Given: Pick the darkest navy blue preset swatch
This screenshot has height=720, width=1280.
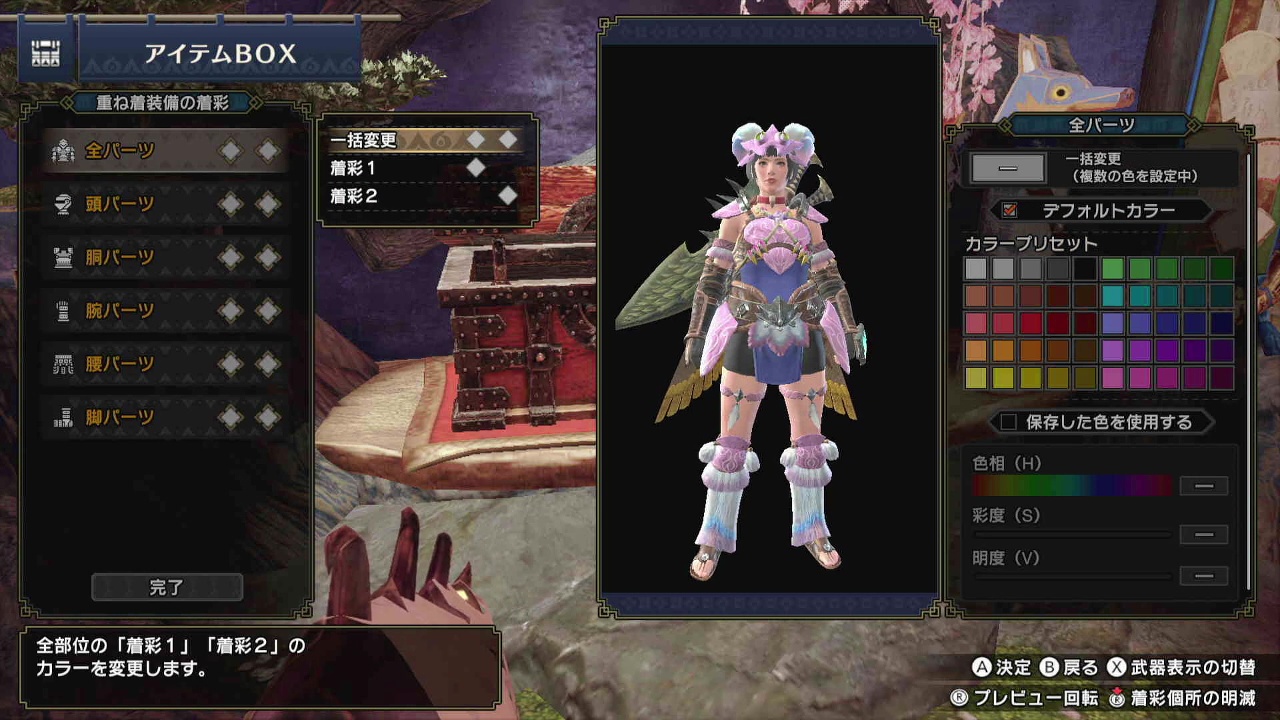Looking at the screenshot, I should (x=1222, y=323).
